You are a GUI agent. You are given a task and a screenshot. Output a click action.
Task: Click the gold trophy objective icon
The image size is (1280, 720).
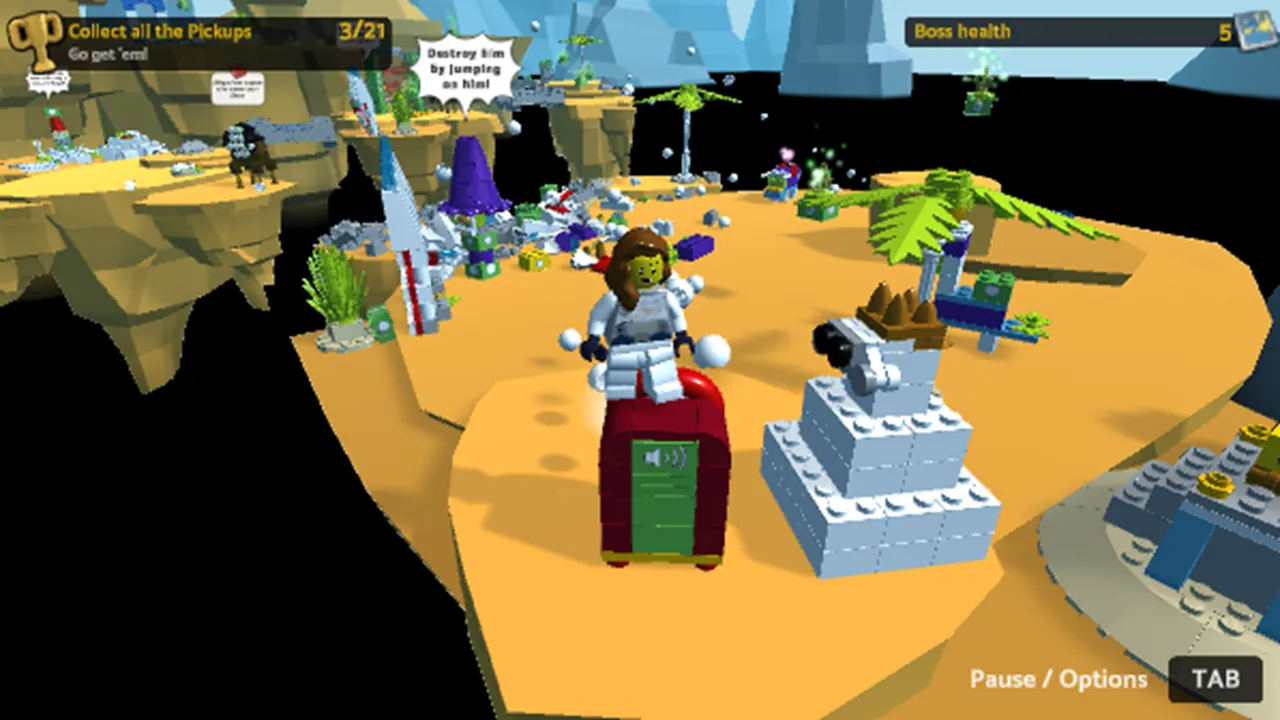click(x=34, y=39)
